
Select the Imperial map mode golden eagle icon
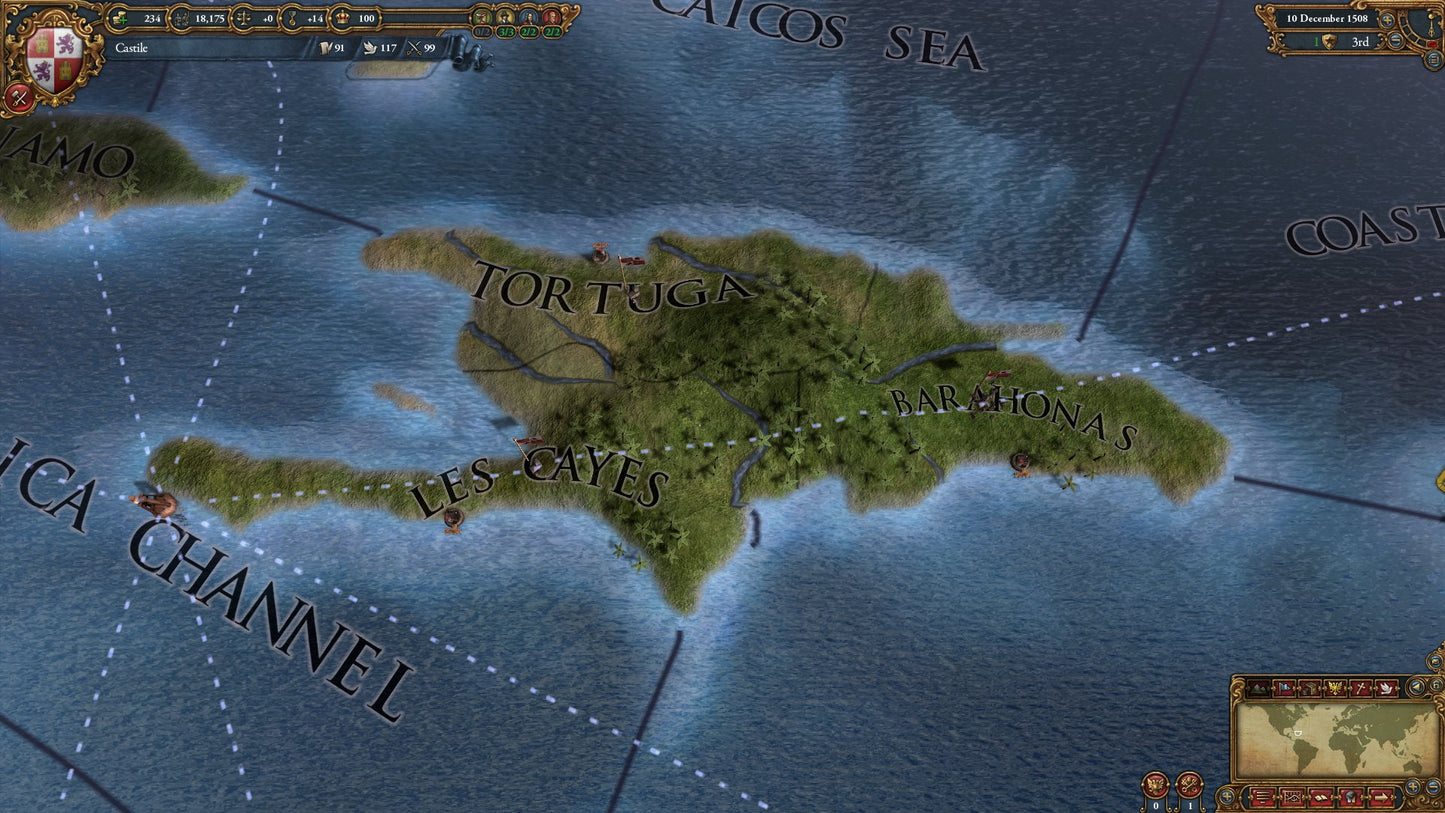[1335, 687]
